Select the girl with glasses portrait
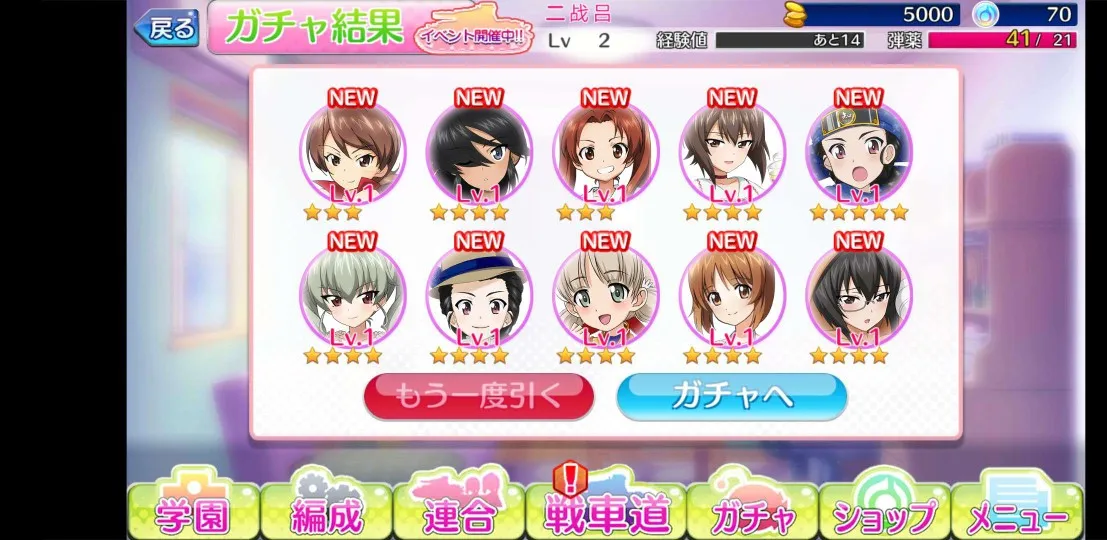 [858, 296]
